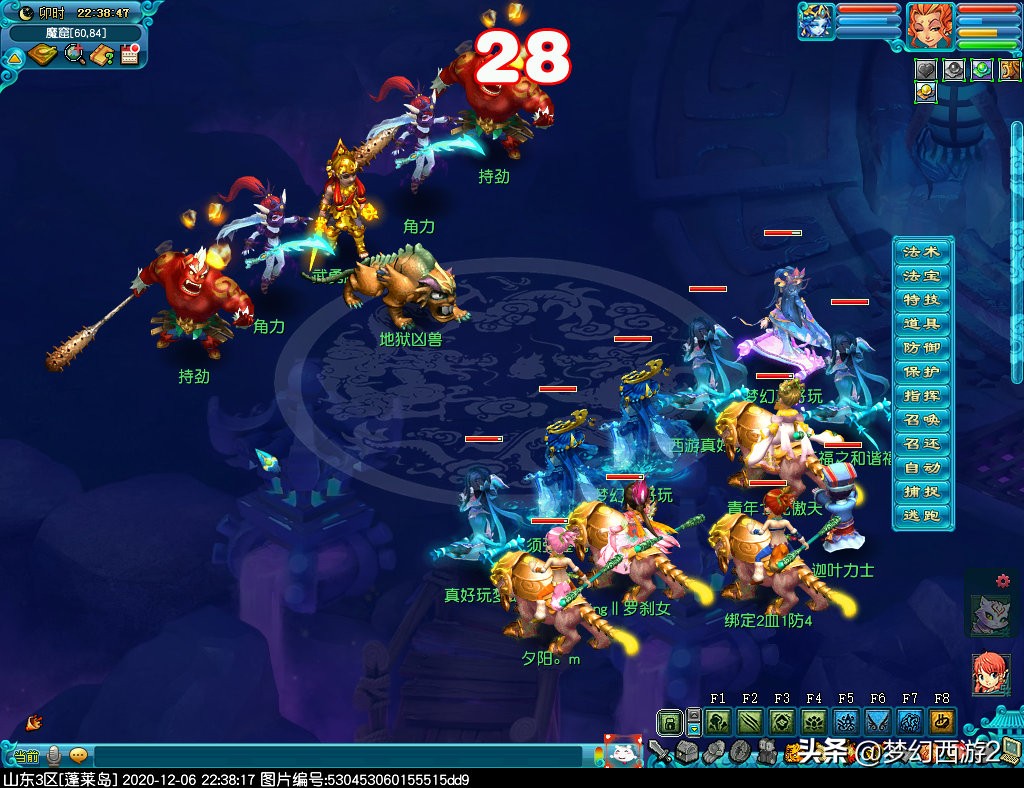1024x788 pixels.
Task: Open the help book with question mark
Action: coord(101,56)
